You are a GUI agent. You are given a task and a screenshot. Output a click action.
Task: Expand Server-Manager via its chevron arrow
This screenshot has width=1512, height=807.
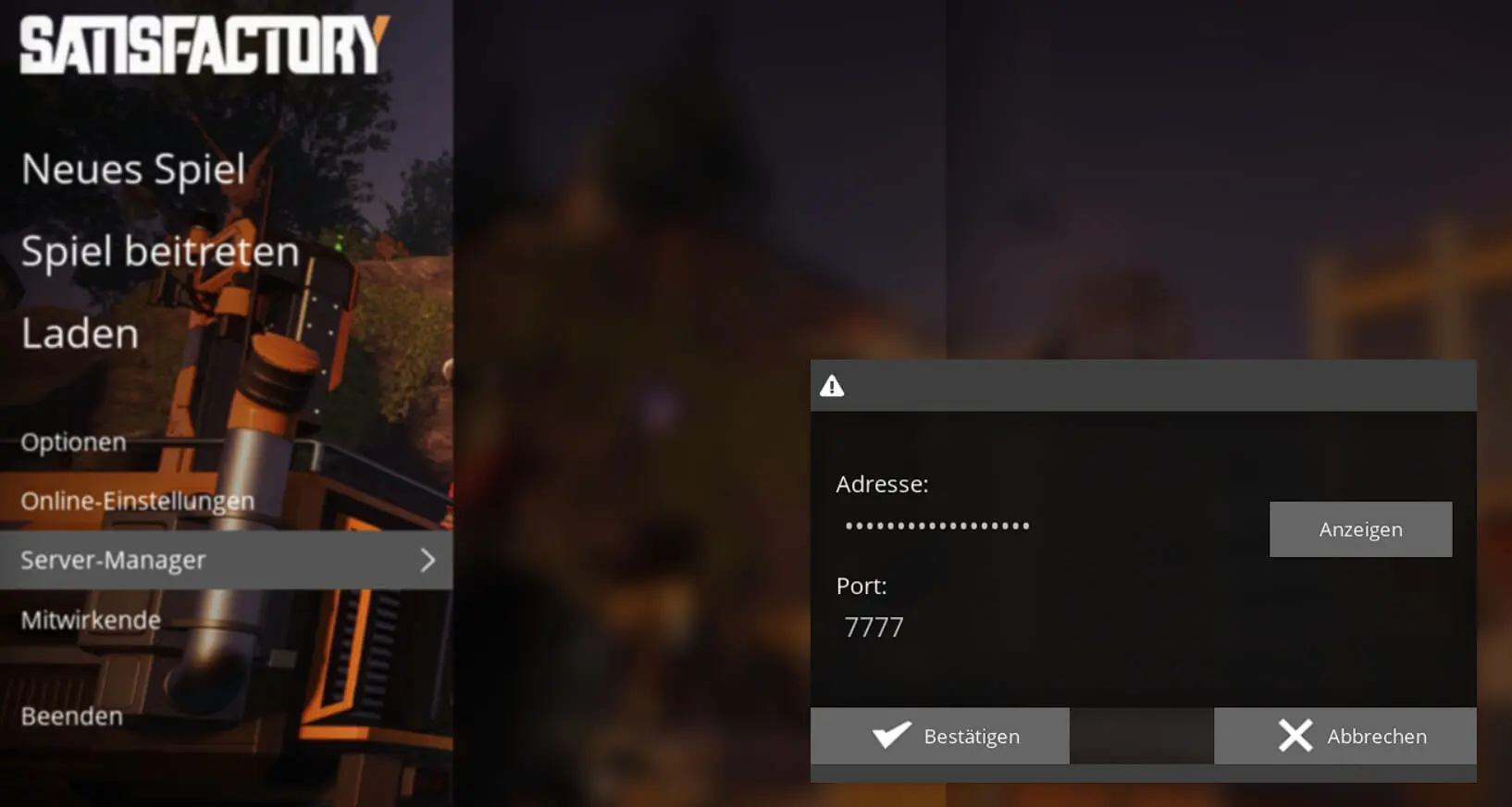[428, 560]
